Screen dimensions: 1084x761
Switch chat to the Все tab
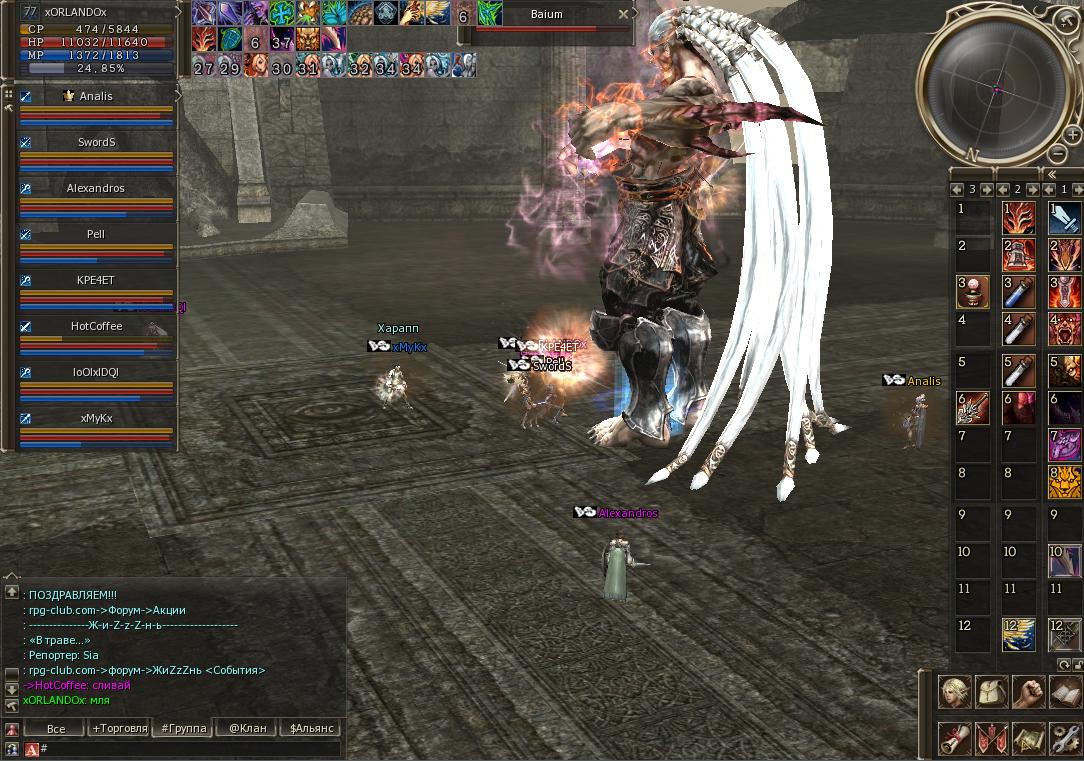point(56,729)
